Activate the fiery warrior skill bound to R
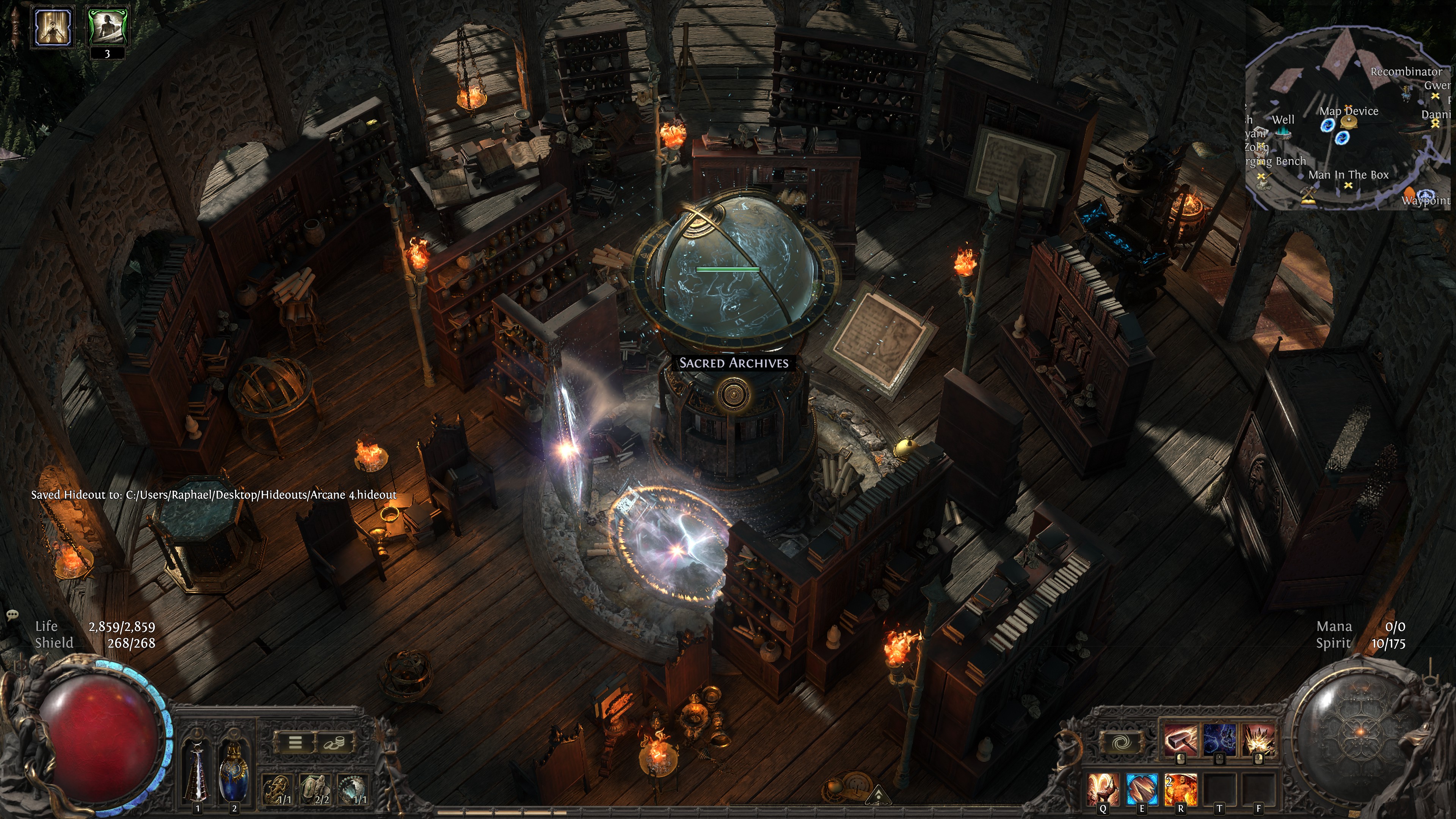 (1181, 789)
